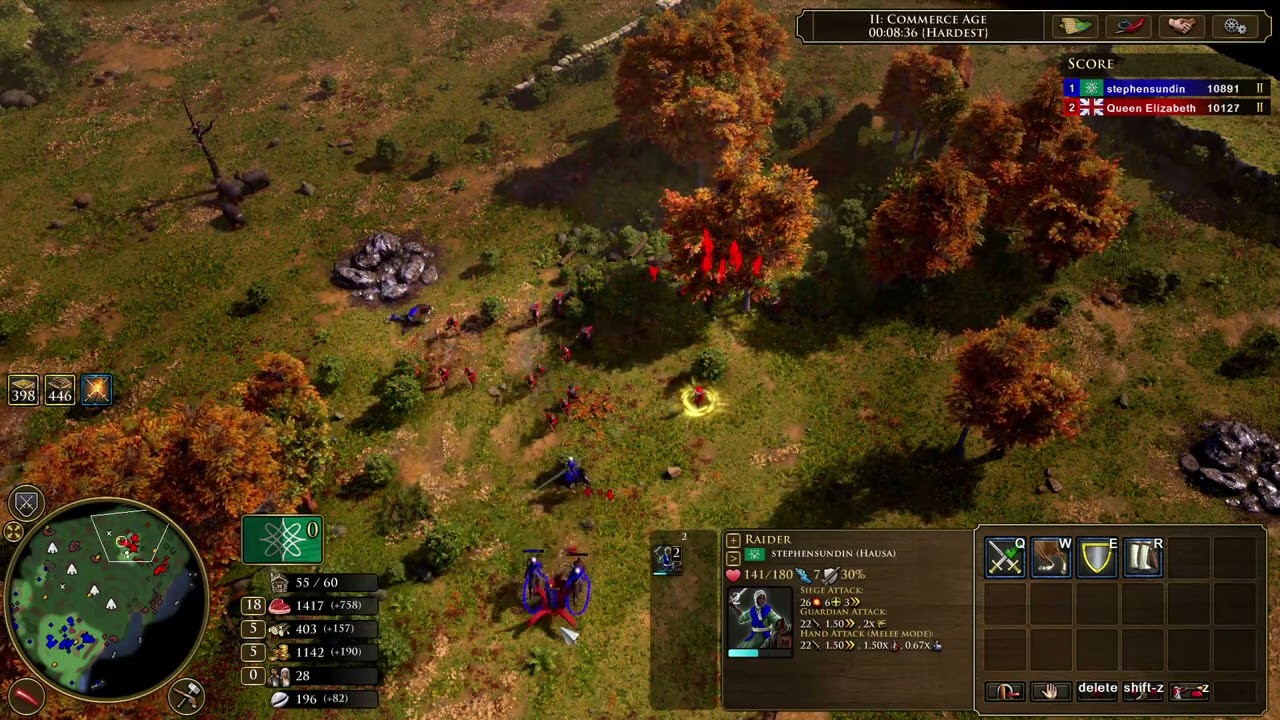Open the objectives scroll and map icon
The height and width of the screenshot is (720, 1280).
click(x=1076, y=26)
